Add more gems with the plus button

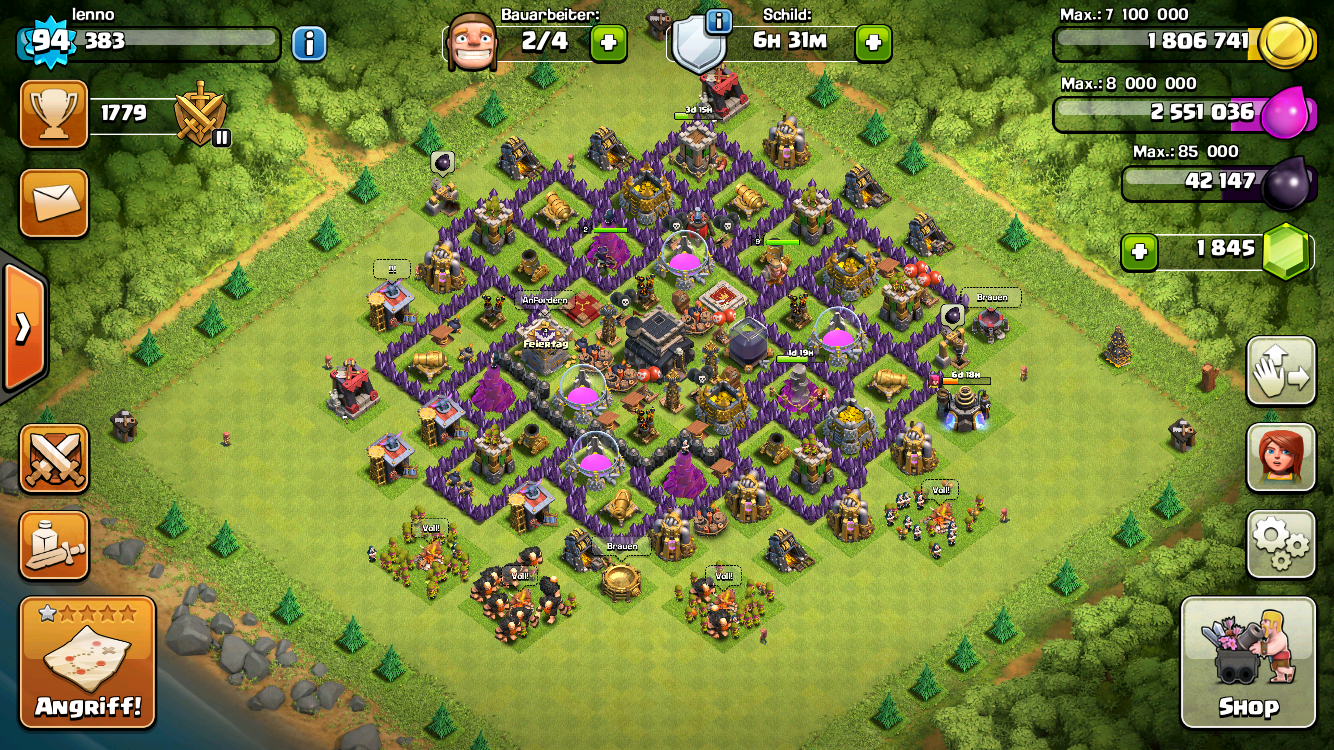pyautogui.click(x=1138, y=252)
